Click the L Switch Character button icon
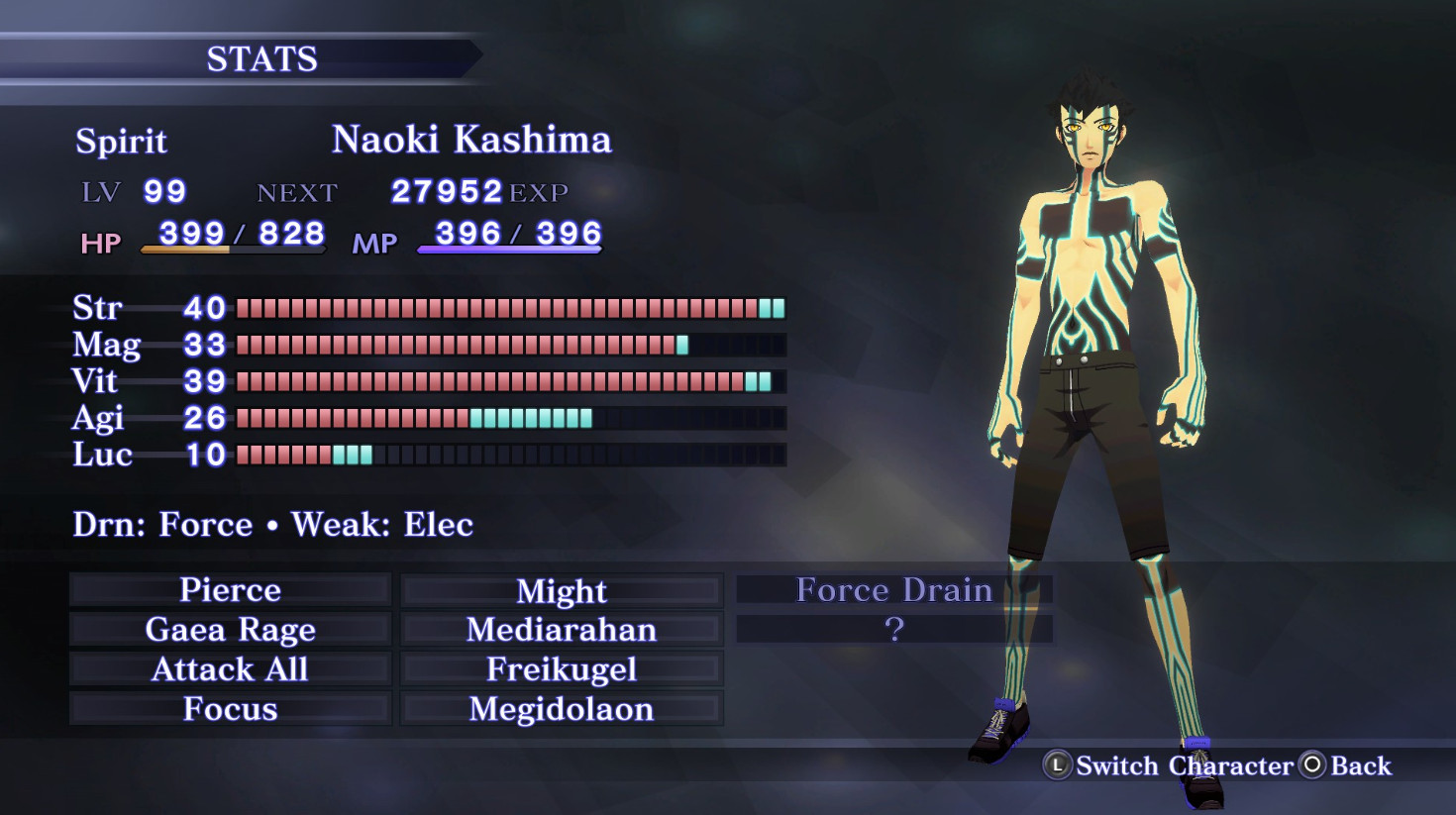The width and height of the screenshot is (1456, 815). point(1057,764)
